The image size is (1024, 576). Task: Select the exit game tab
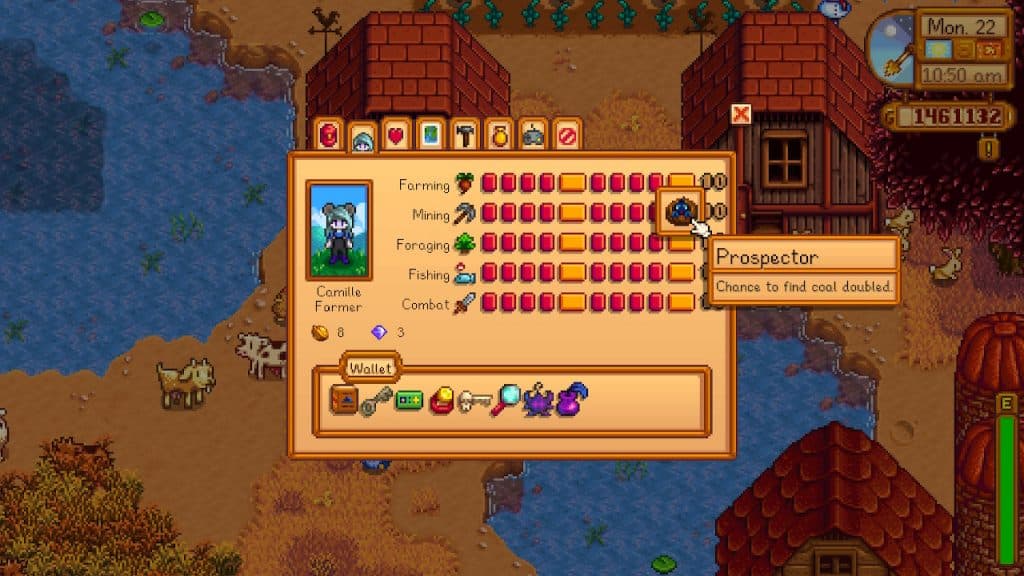pos(566,135)
